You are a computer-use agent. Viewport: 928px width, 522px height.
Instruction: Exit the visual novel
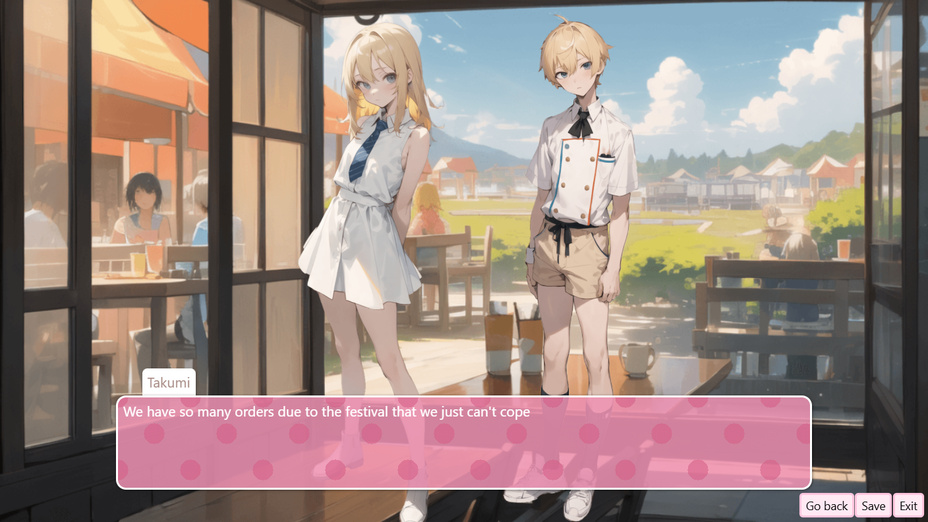[x=908, y=506]
